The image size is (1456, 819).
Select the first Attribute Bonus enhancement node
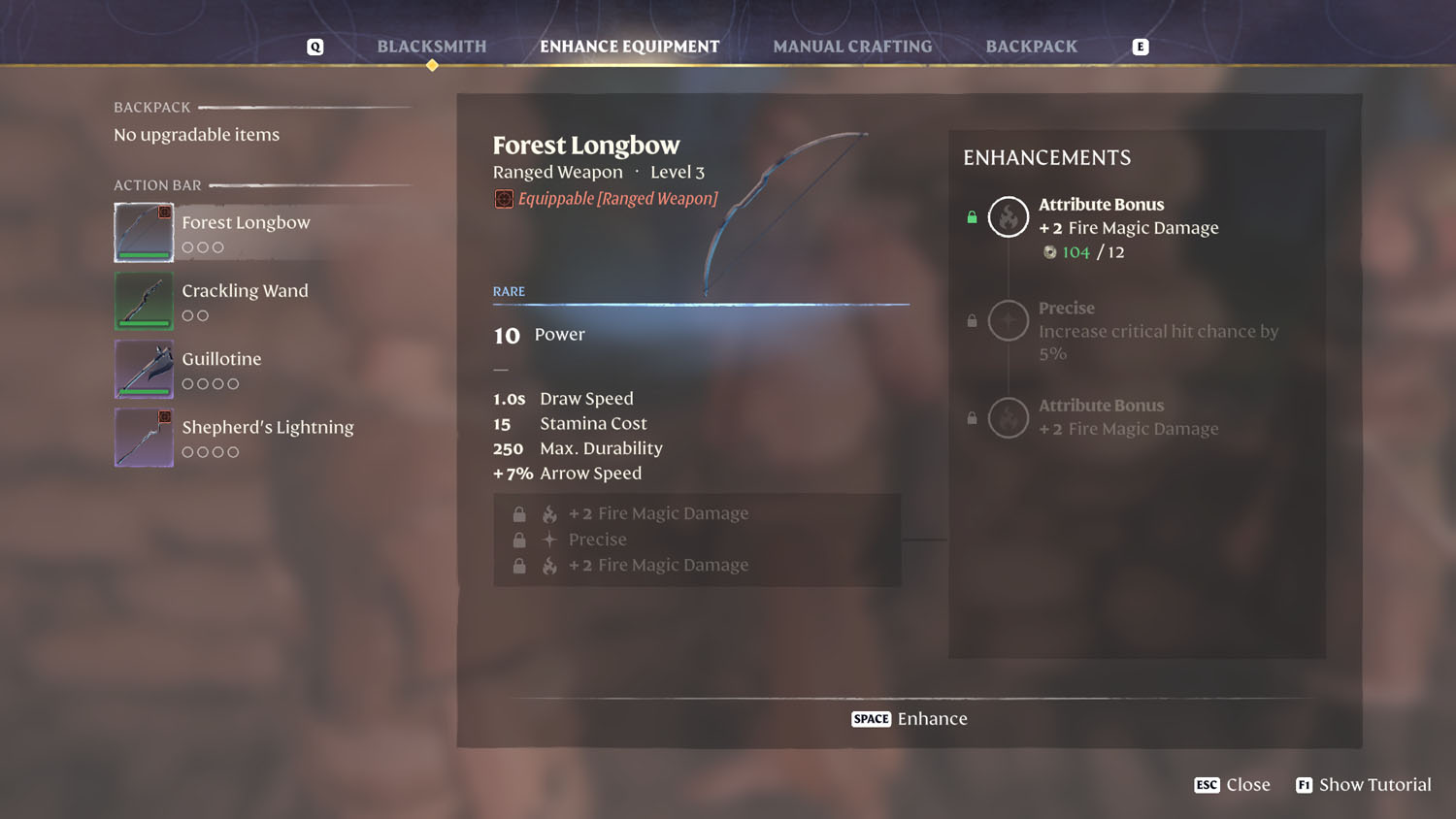click(1009, 217)
